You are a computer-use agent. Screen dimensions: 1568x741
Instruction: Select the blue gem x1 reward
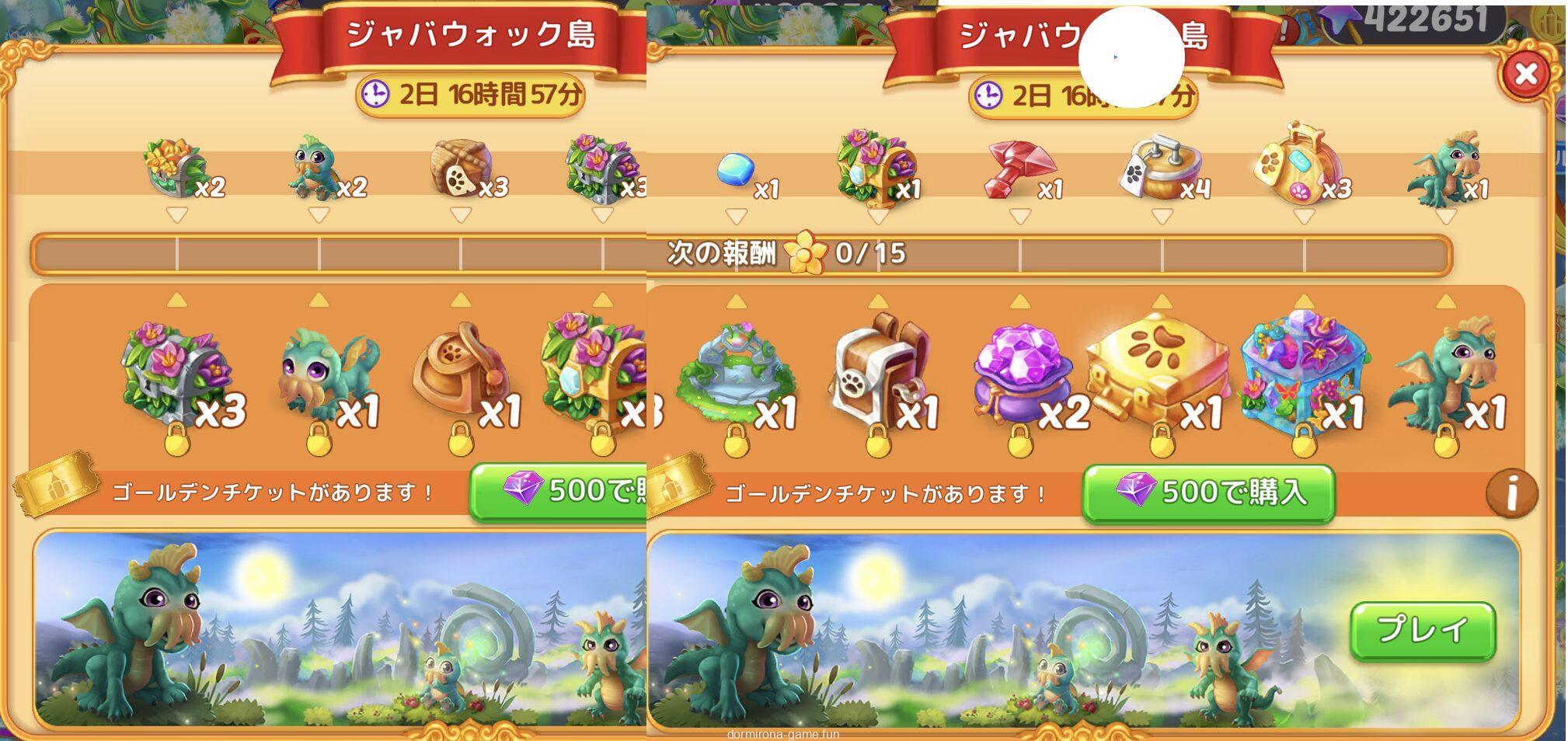(736, 170)
